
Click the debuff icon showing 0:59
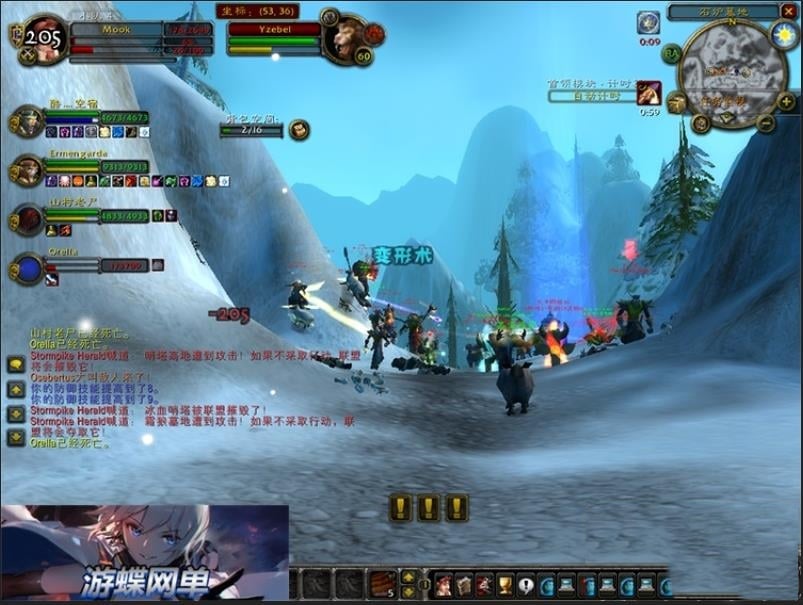click(x=649, y=93)
